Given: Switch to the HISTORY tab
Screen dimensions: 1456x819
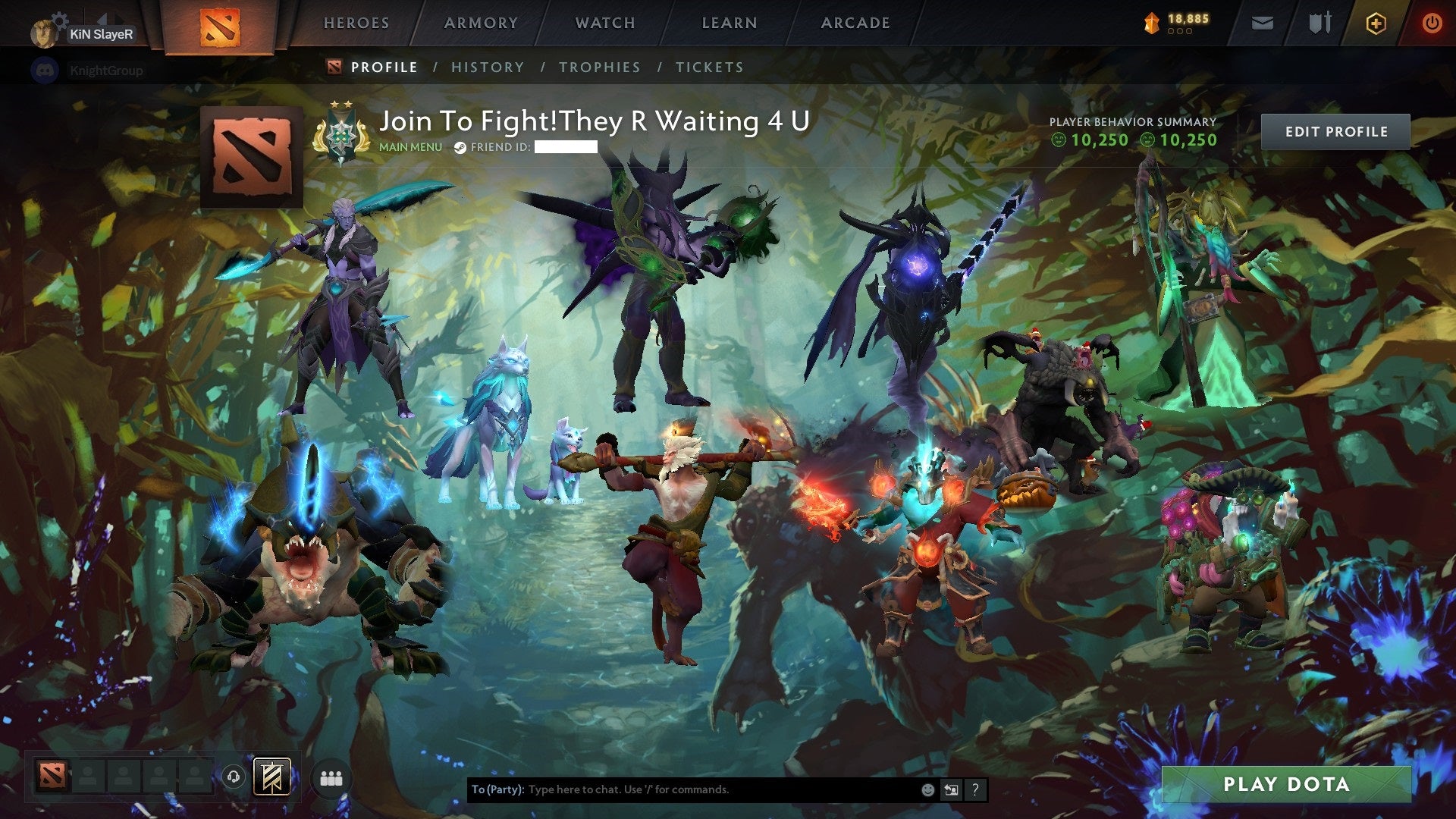Looking at the screenshot, I should coord(488,67).
